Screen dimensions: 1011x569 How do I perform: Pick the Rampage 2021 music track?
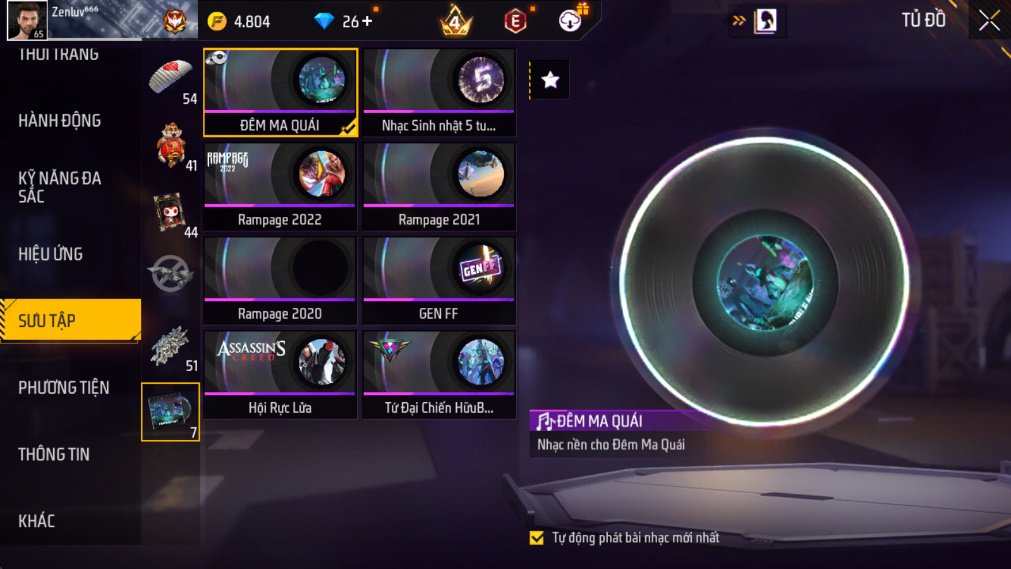click(439, 186)
